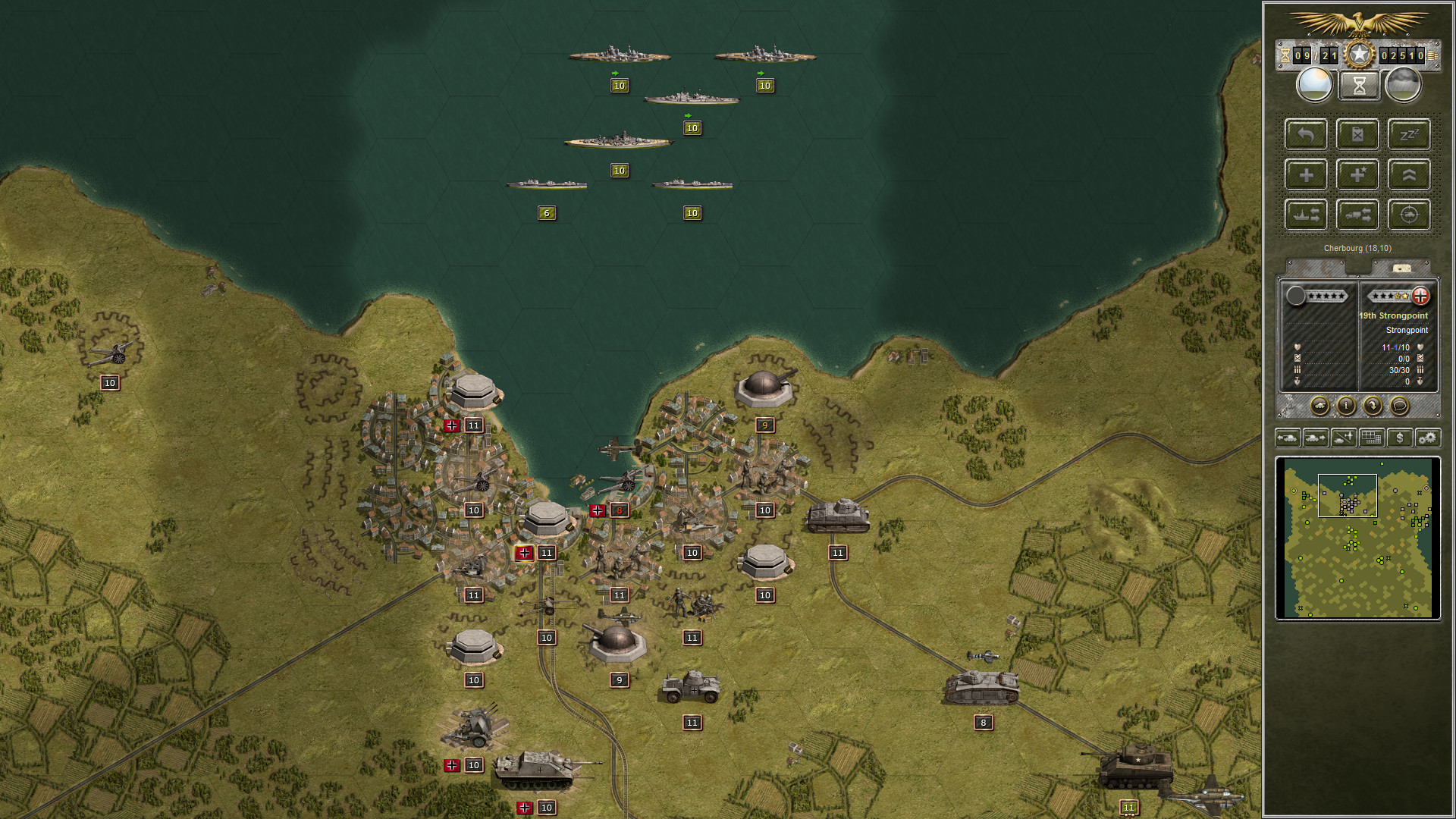Click the Elite Reinforcement plus-star icon
The height and width of the screenshot is (819, 1456).
(x=1357, y=174)
